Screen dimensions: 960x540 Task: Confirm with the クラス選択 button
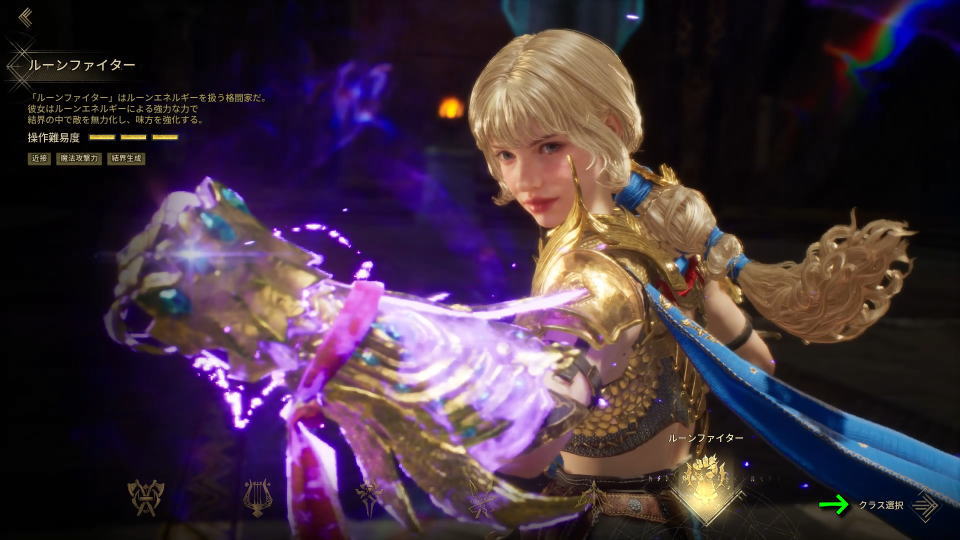(x=898, y=506)
